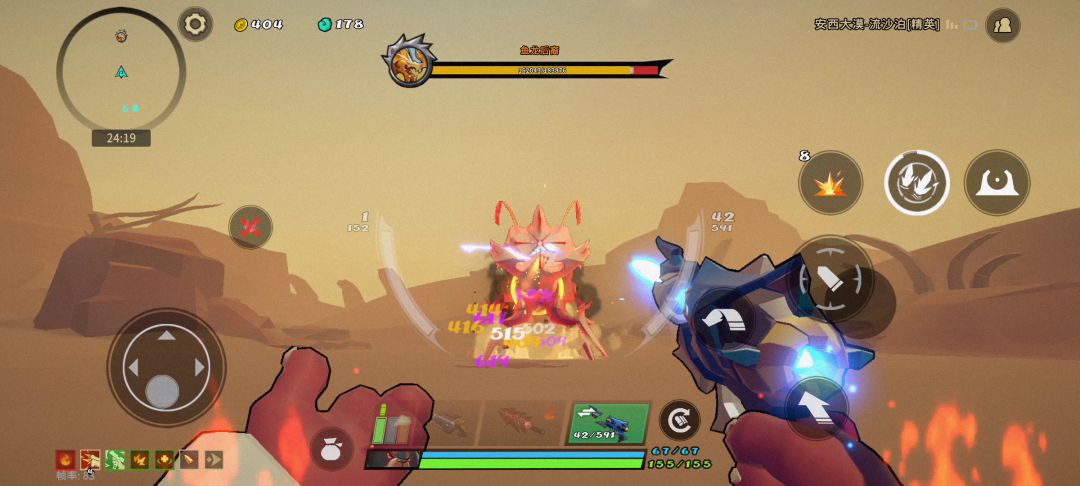Screen dimensions: 1080x486
Task: Jump with the upward arrow button
Action: coord(816,406)
